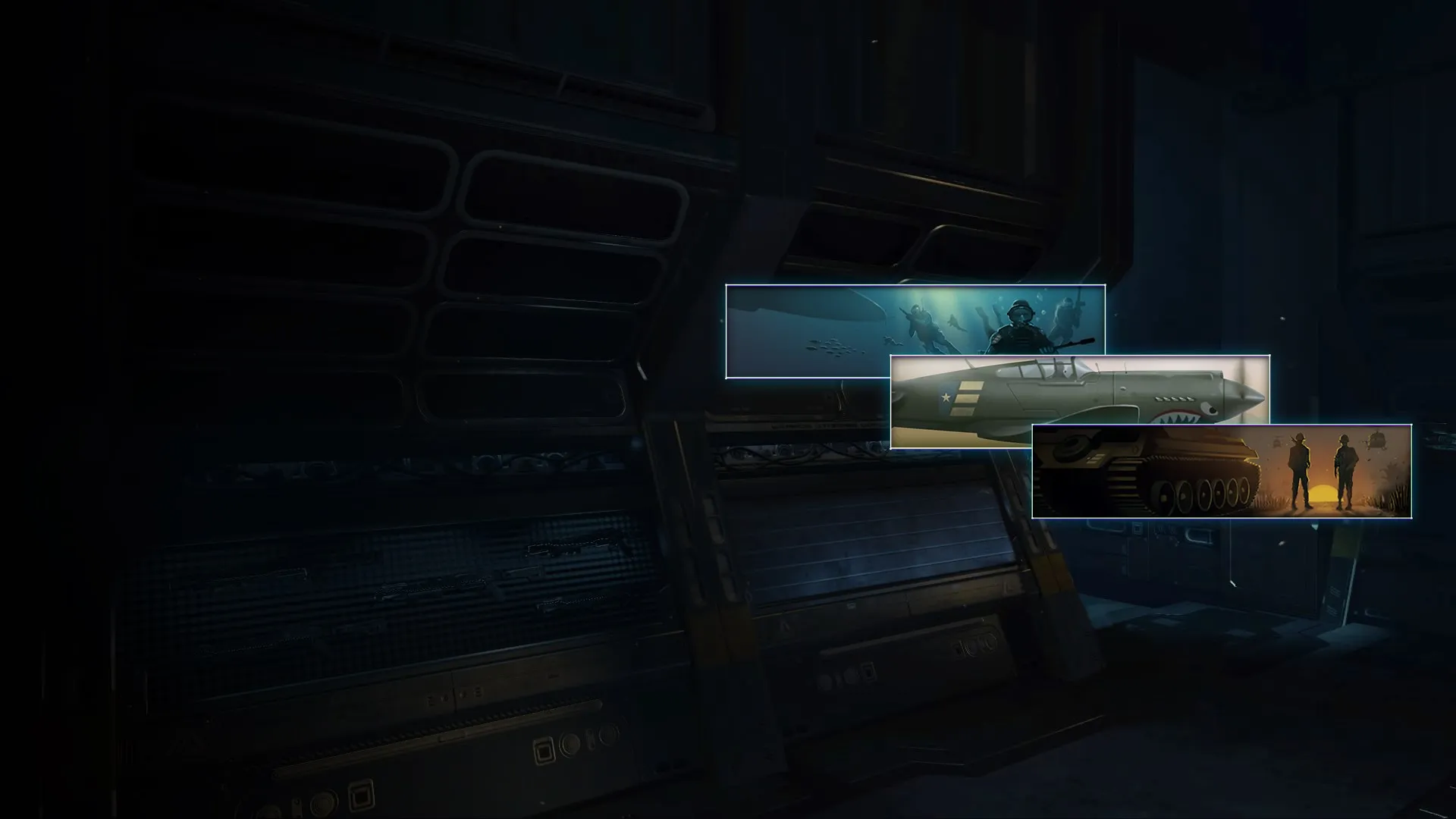This screenshot has width=1456, height=819.
Task: Click the shark teeth nose art
Action: [x=1178, y=418]
